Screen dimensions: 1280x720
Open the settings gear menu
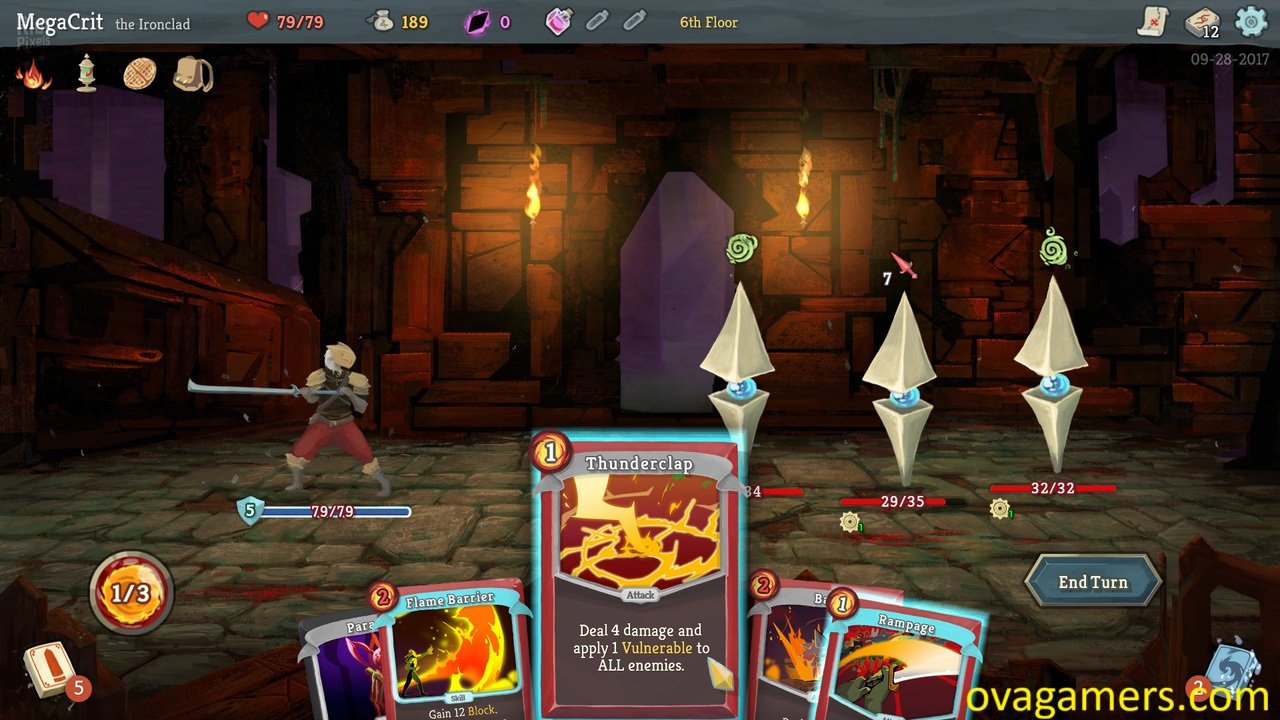[x=1250, y=22]
